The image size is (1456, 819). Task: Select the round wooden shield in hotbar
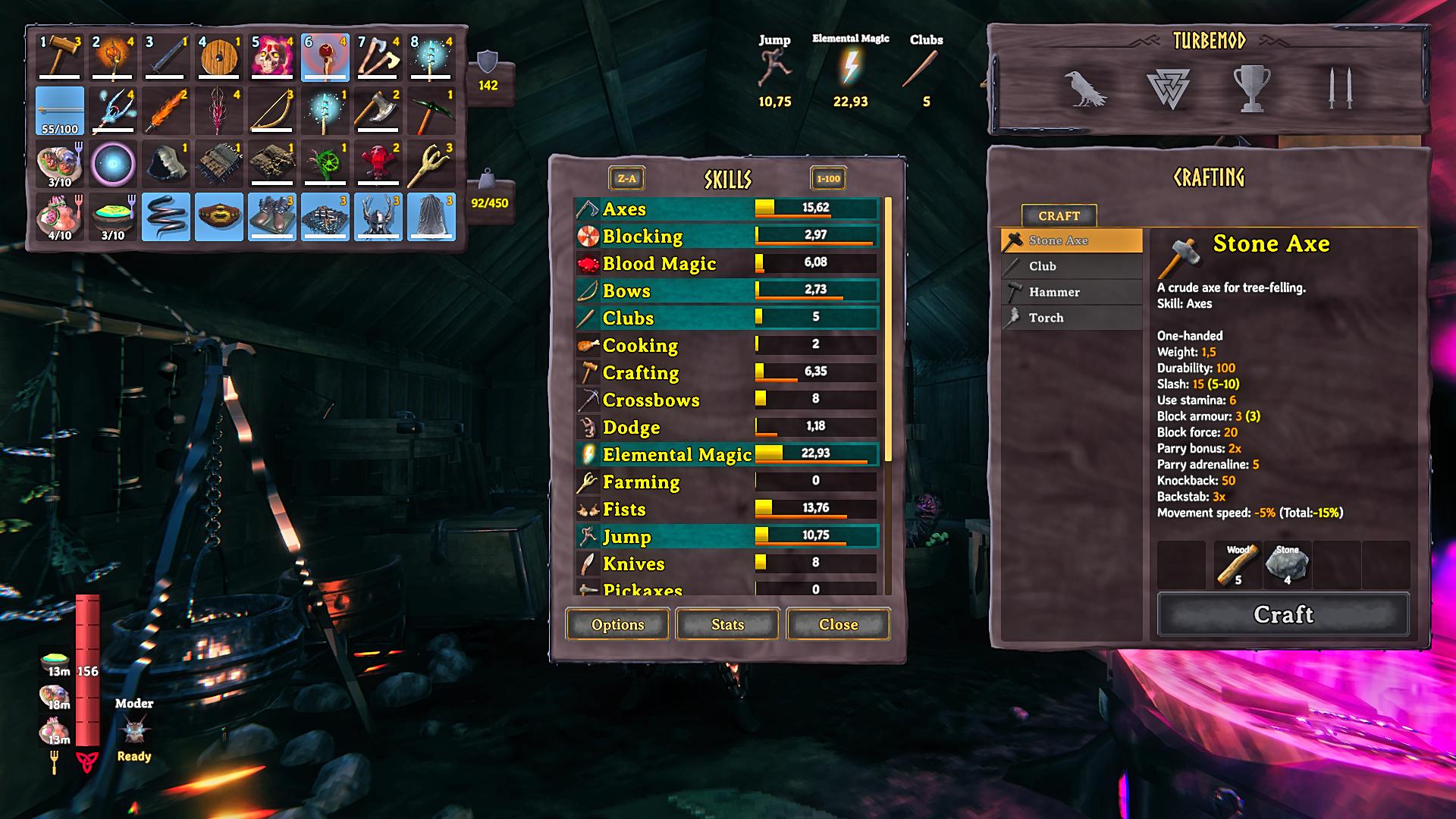(219, 57)
